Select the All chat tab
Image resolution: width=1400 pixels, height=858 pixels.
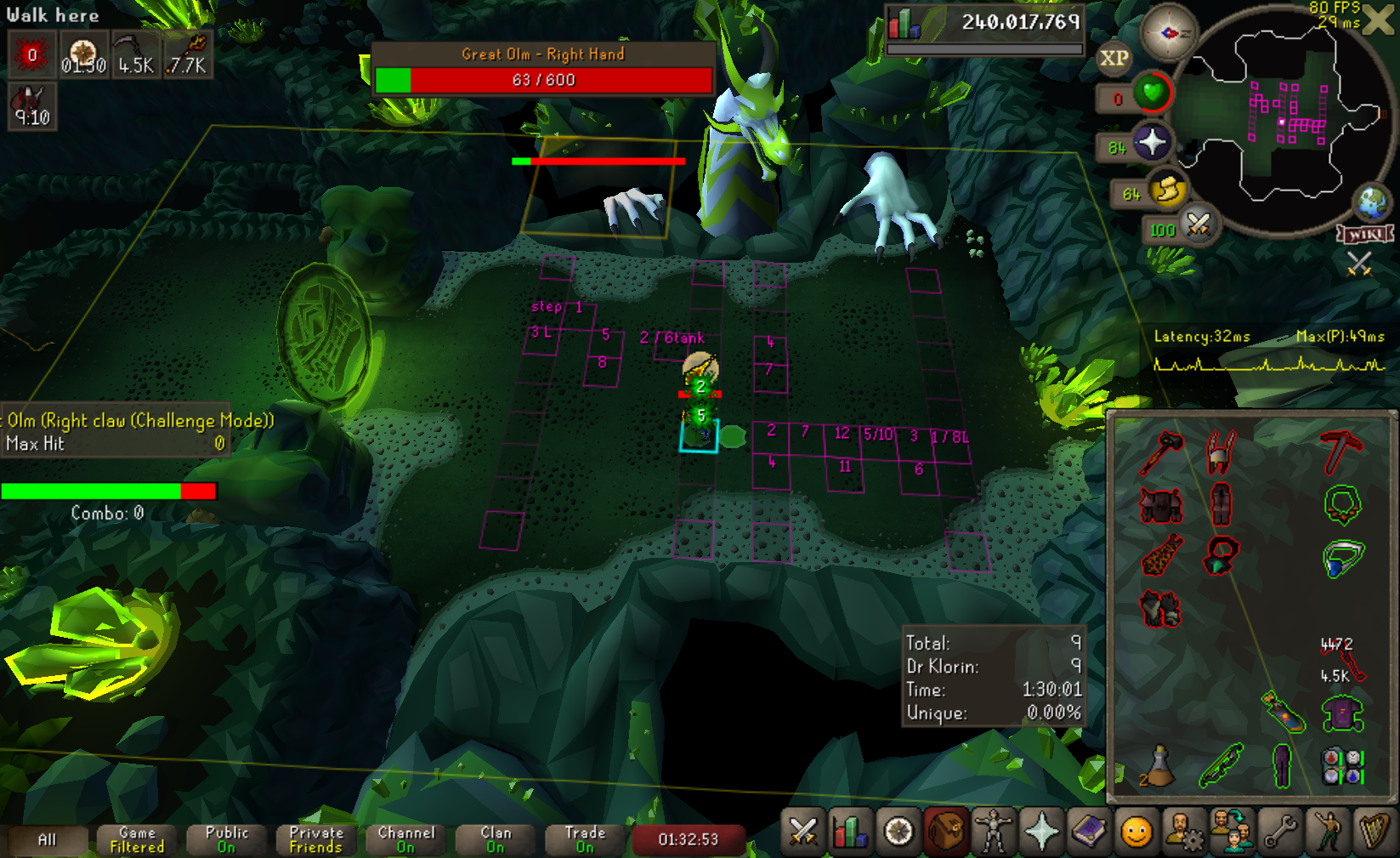(x=47, y=840)
